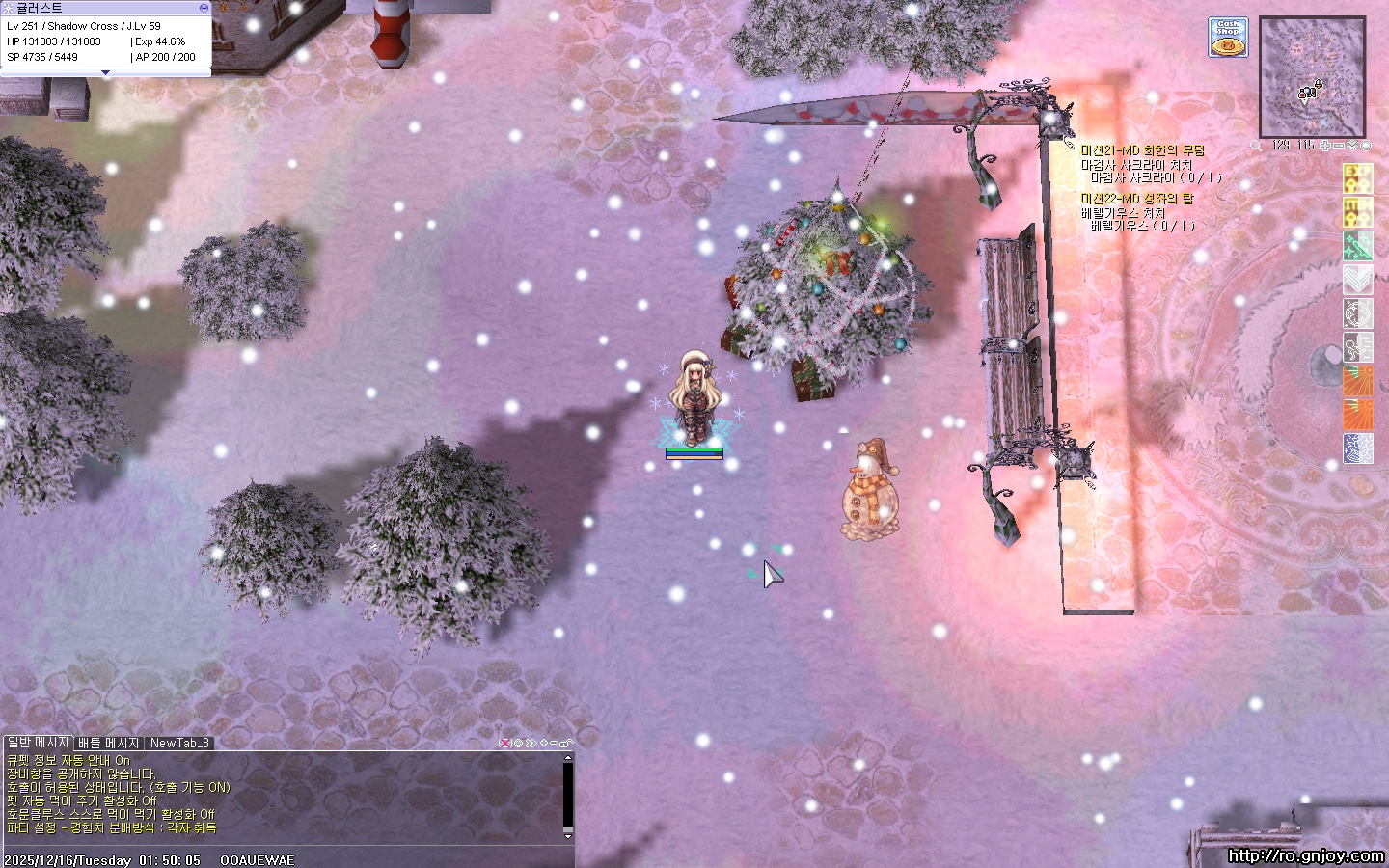Click the green sparkling sword buff icon
The image size is (1389, 868).
(1357, 246)
